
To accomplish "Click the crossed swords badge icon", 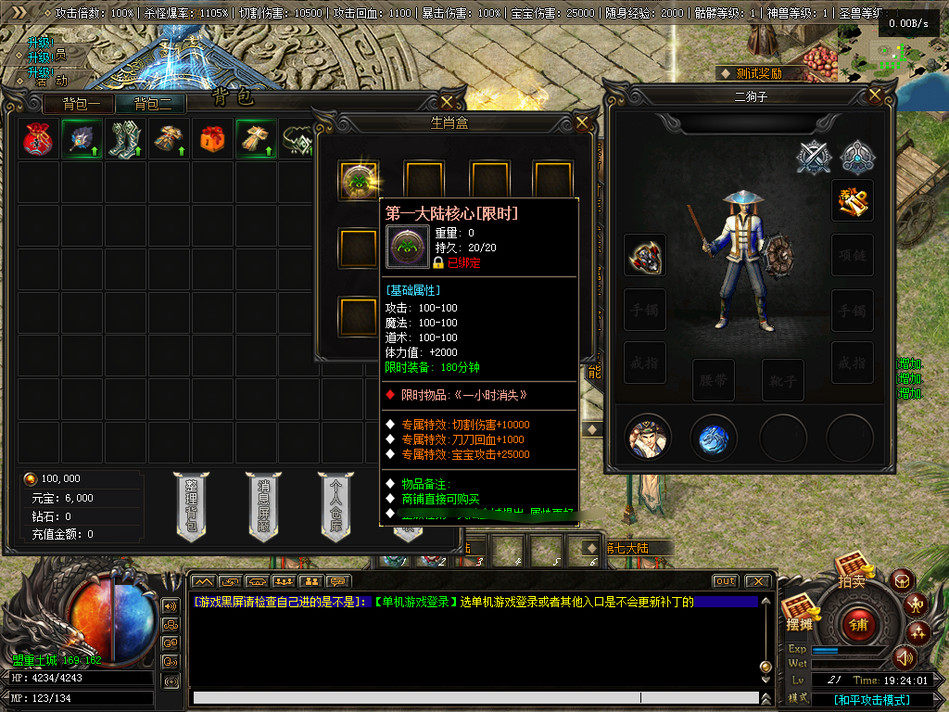I will (x=813, y=156).
